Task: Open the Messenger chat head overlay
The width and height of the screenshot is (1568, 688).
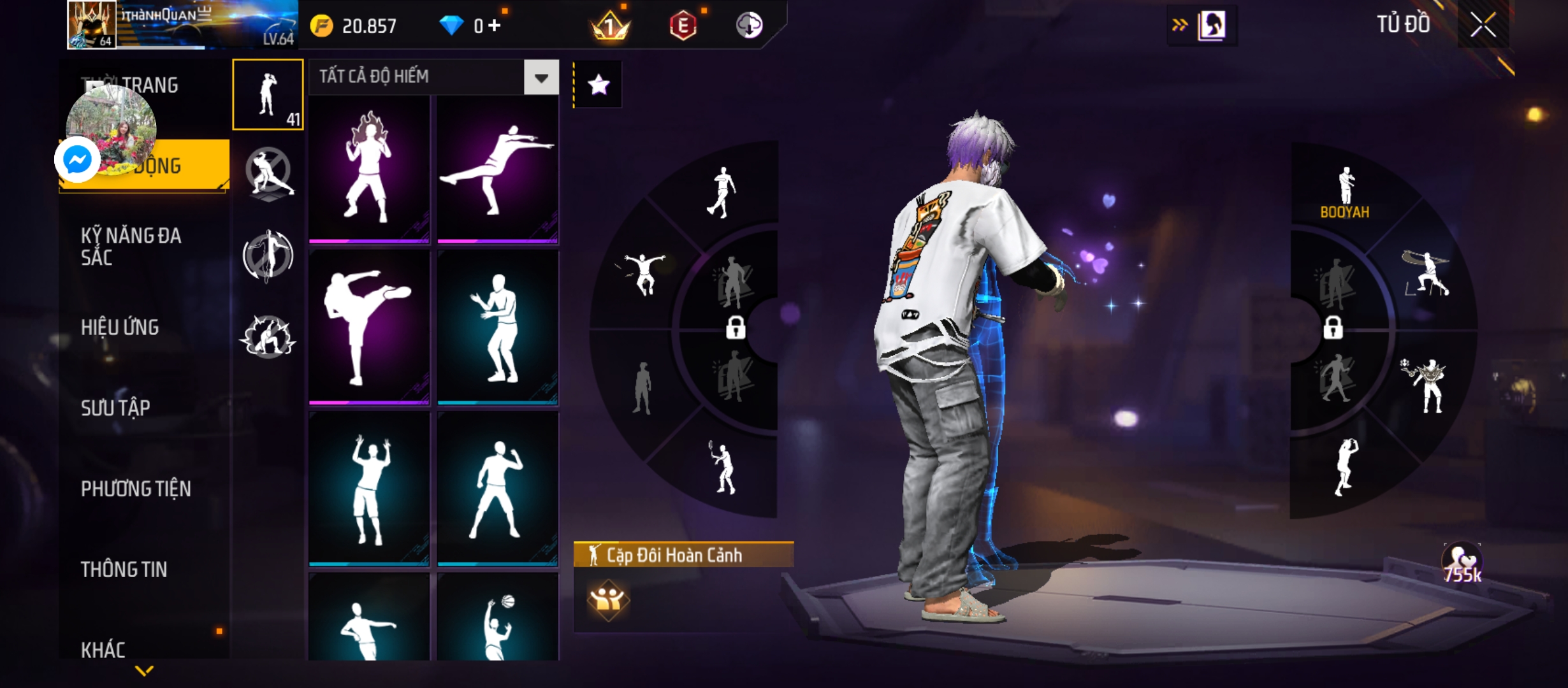Action: click(x=78, y=159)
